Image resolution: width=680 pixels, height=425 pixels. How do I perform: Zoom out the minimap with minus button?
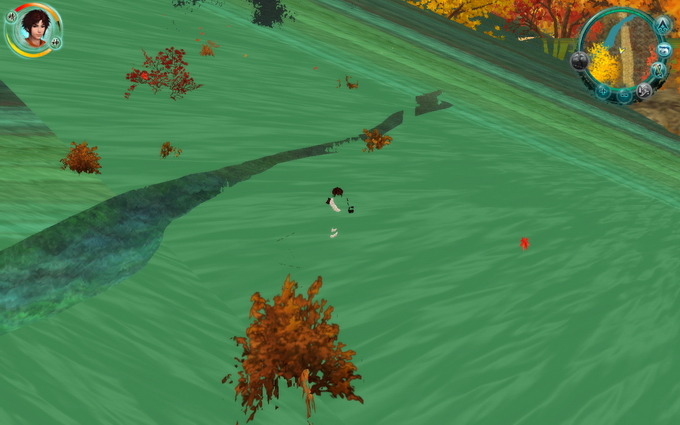tap(624, 96)
